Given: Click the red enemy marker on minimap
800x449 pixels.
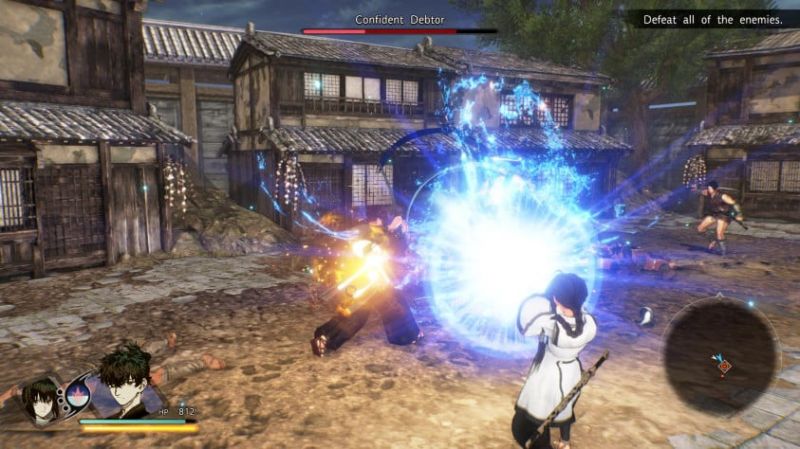Looking at the screenshot, I should tap(724, 366).
